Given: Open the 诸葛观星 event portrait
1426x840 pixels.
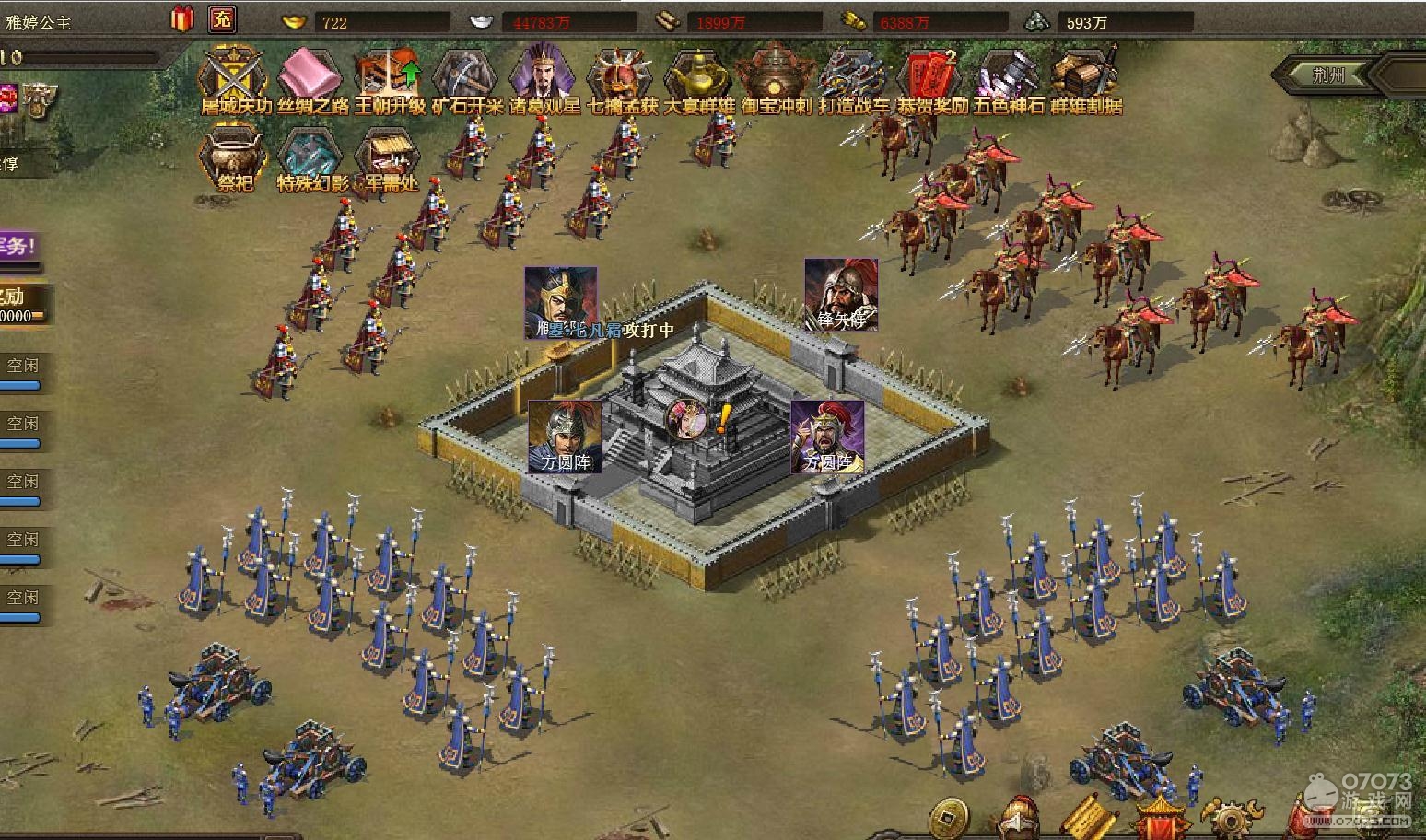Looking at the screenshot, I should pyautogui.click(x=544, y=76).
